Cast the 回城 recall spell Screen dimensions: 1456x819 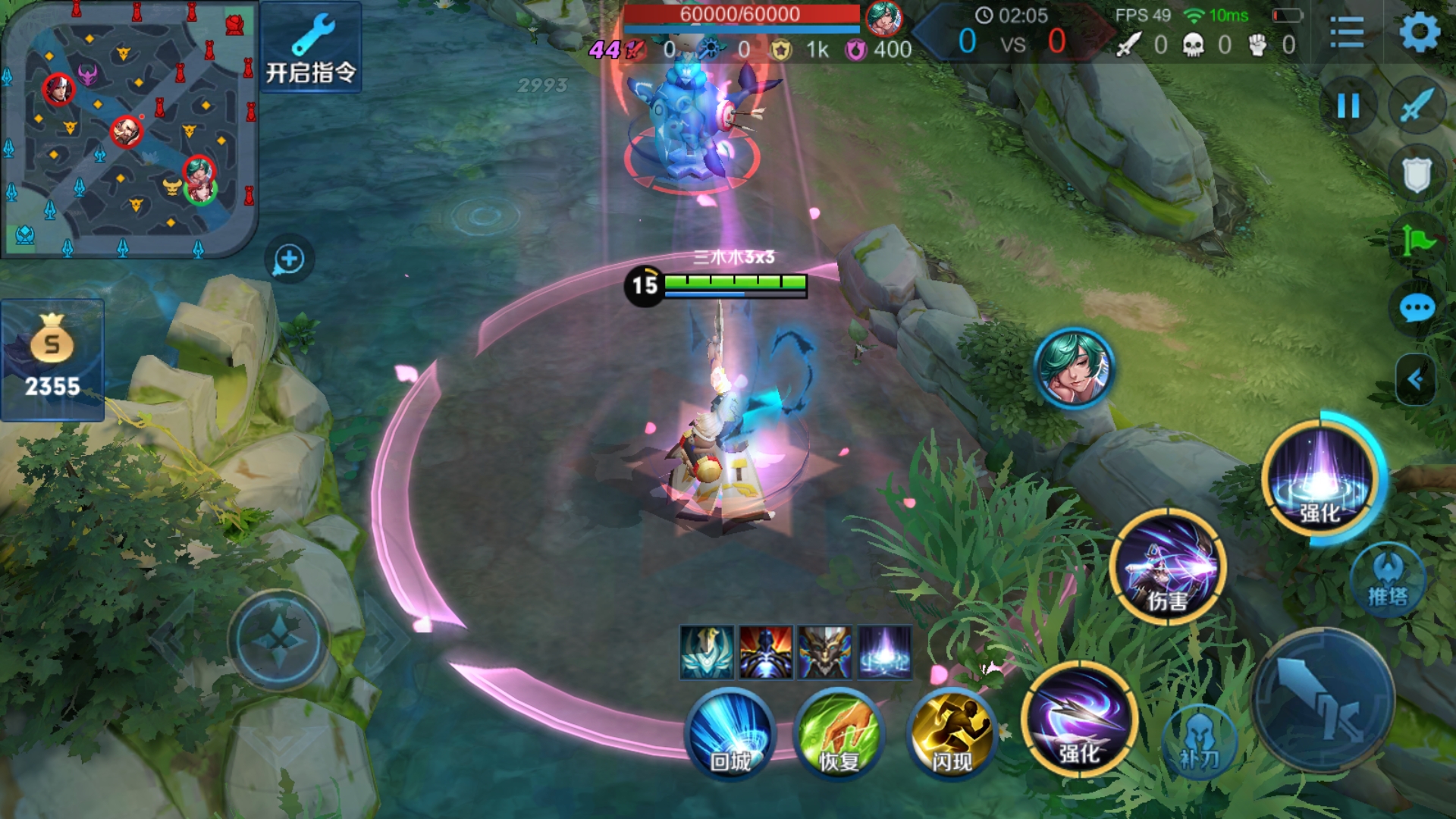(x=730, y=733)
